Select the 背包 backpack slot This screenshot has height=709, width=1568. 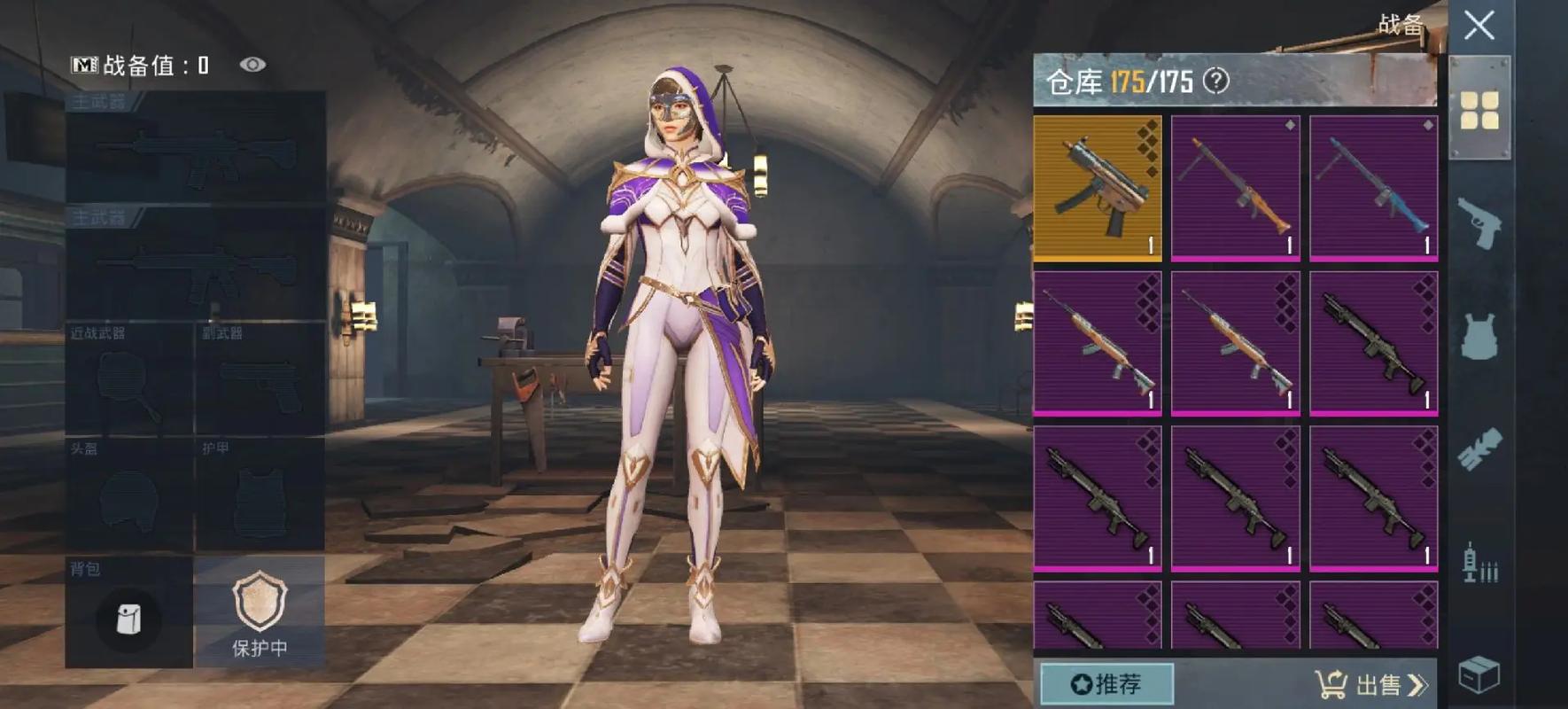(128, 613)
